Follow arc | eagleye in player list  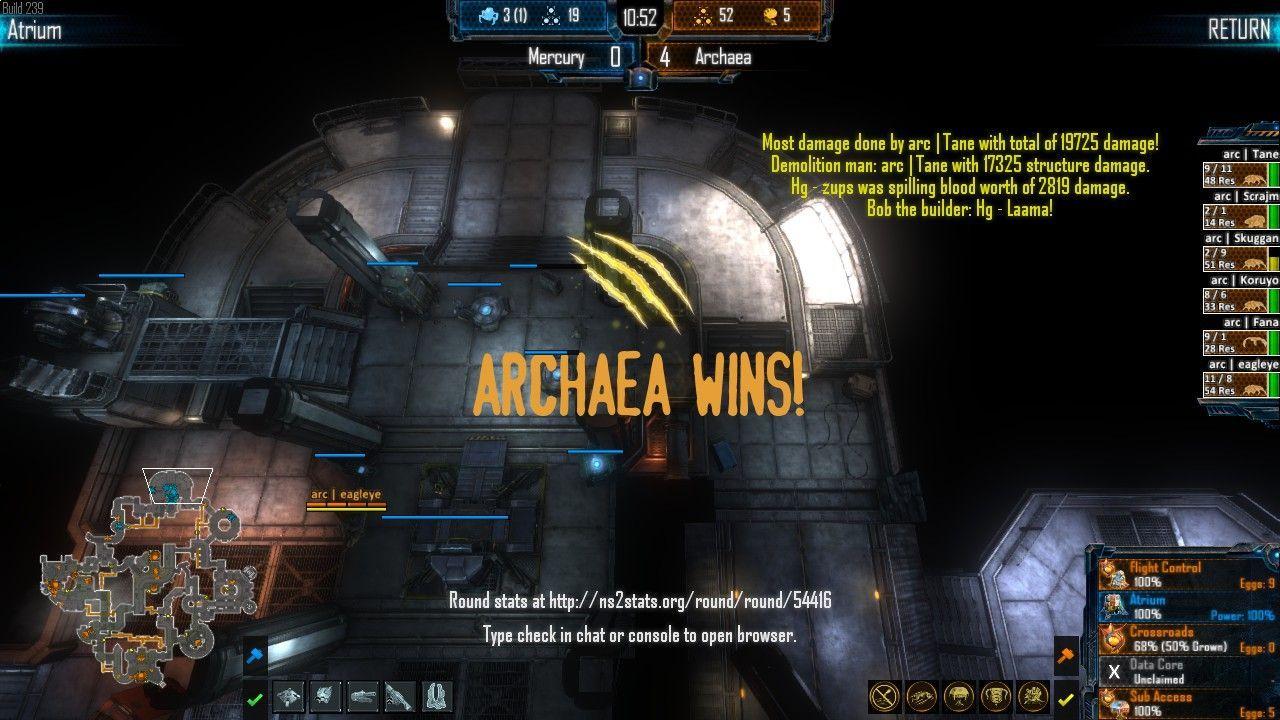[x=1241, y=379]
